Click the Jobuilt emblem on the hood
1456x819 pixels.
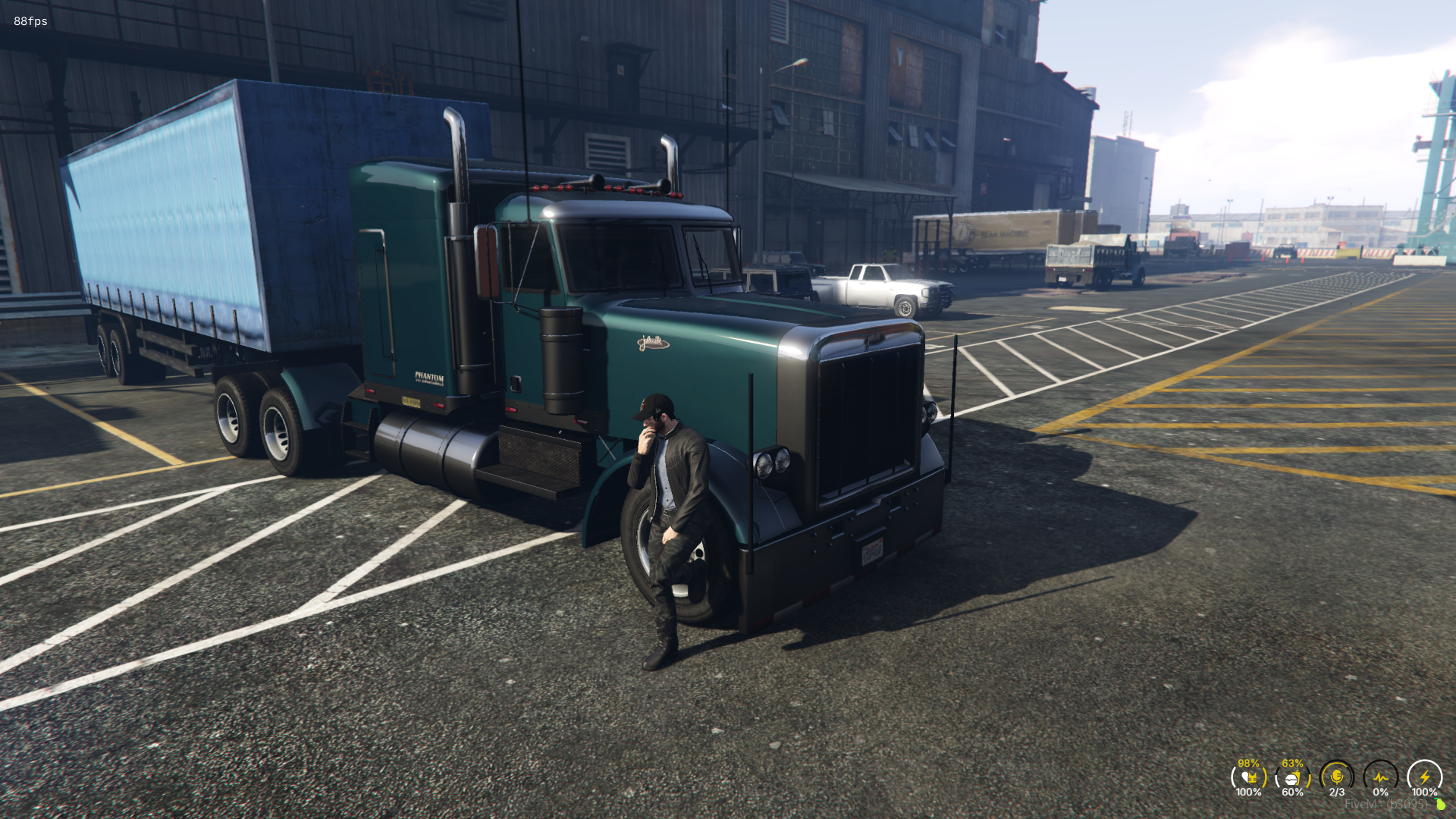coord(654,343)
